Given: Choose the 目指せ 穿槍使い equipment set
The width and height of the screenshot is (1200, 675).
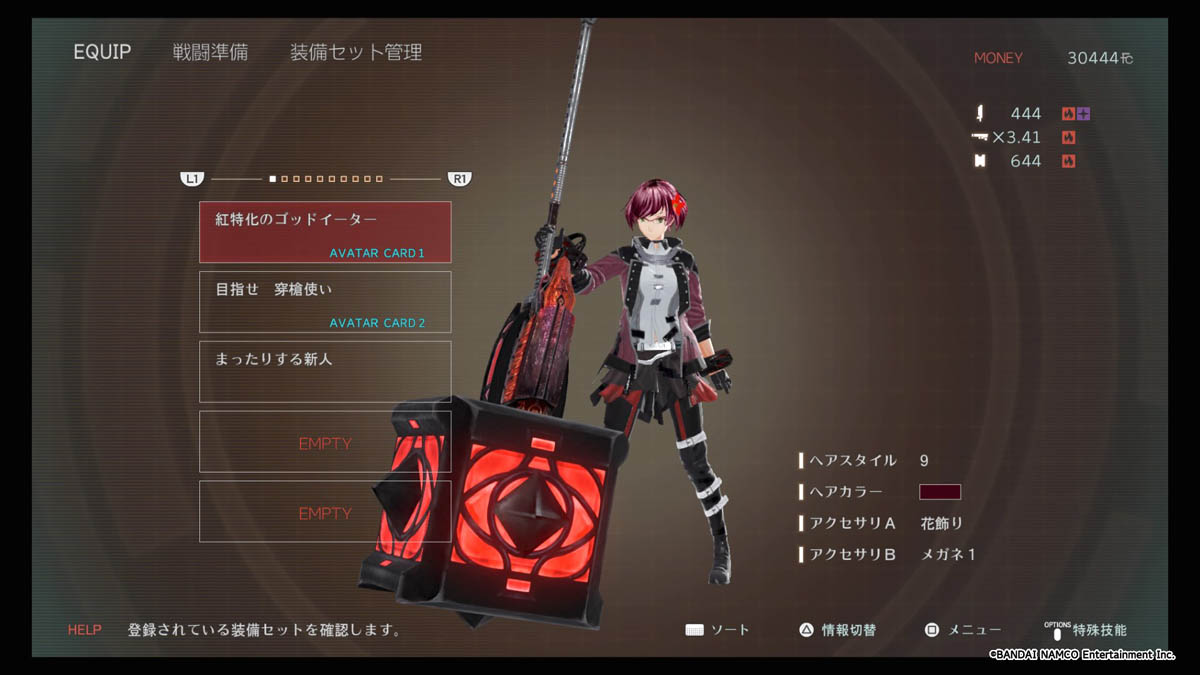Looking at the screenshot, I should [x=325, y=302].
